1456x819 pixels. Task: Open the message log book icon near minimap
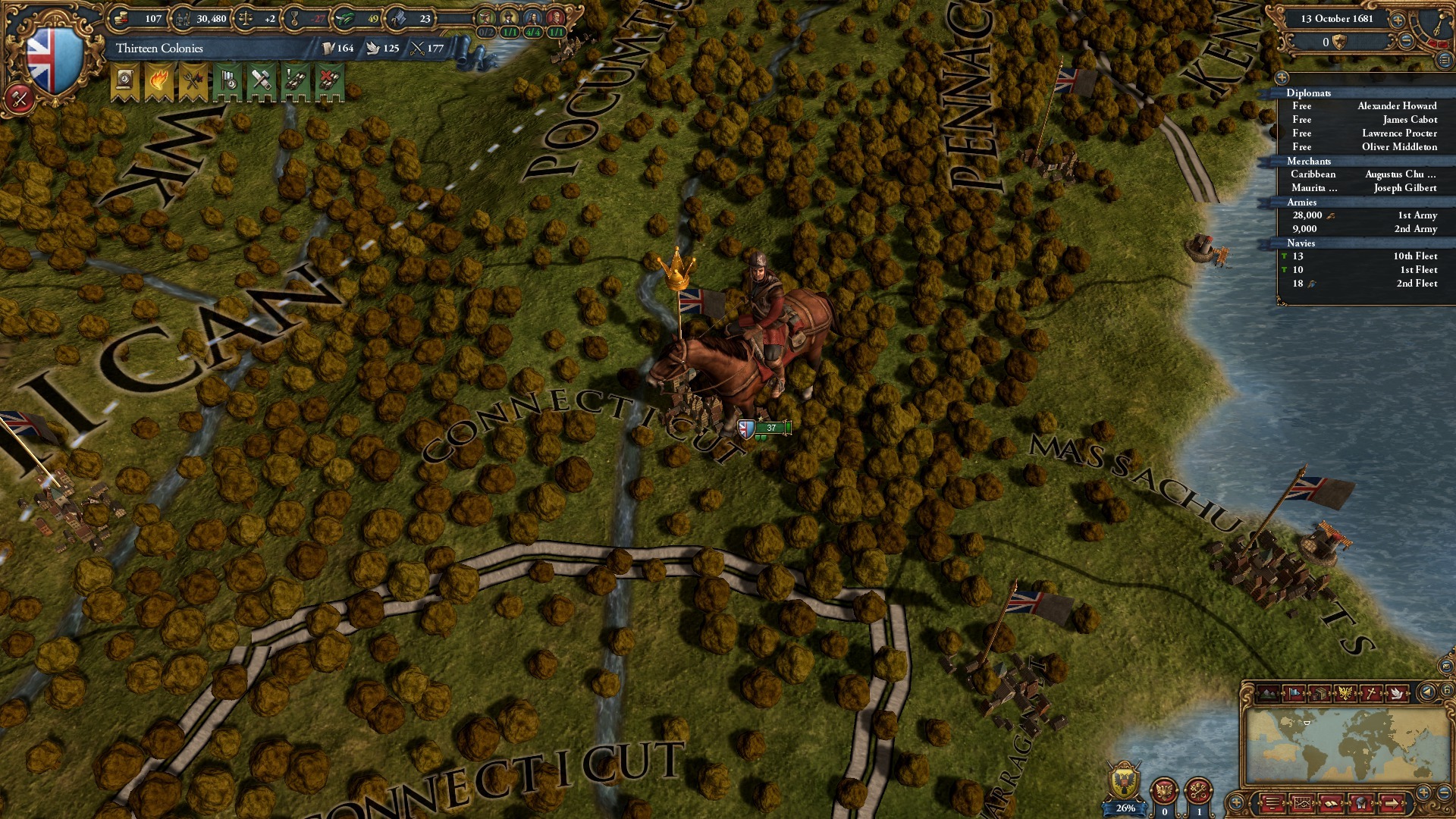pos(1331,803)
